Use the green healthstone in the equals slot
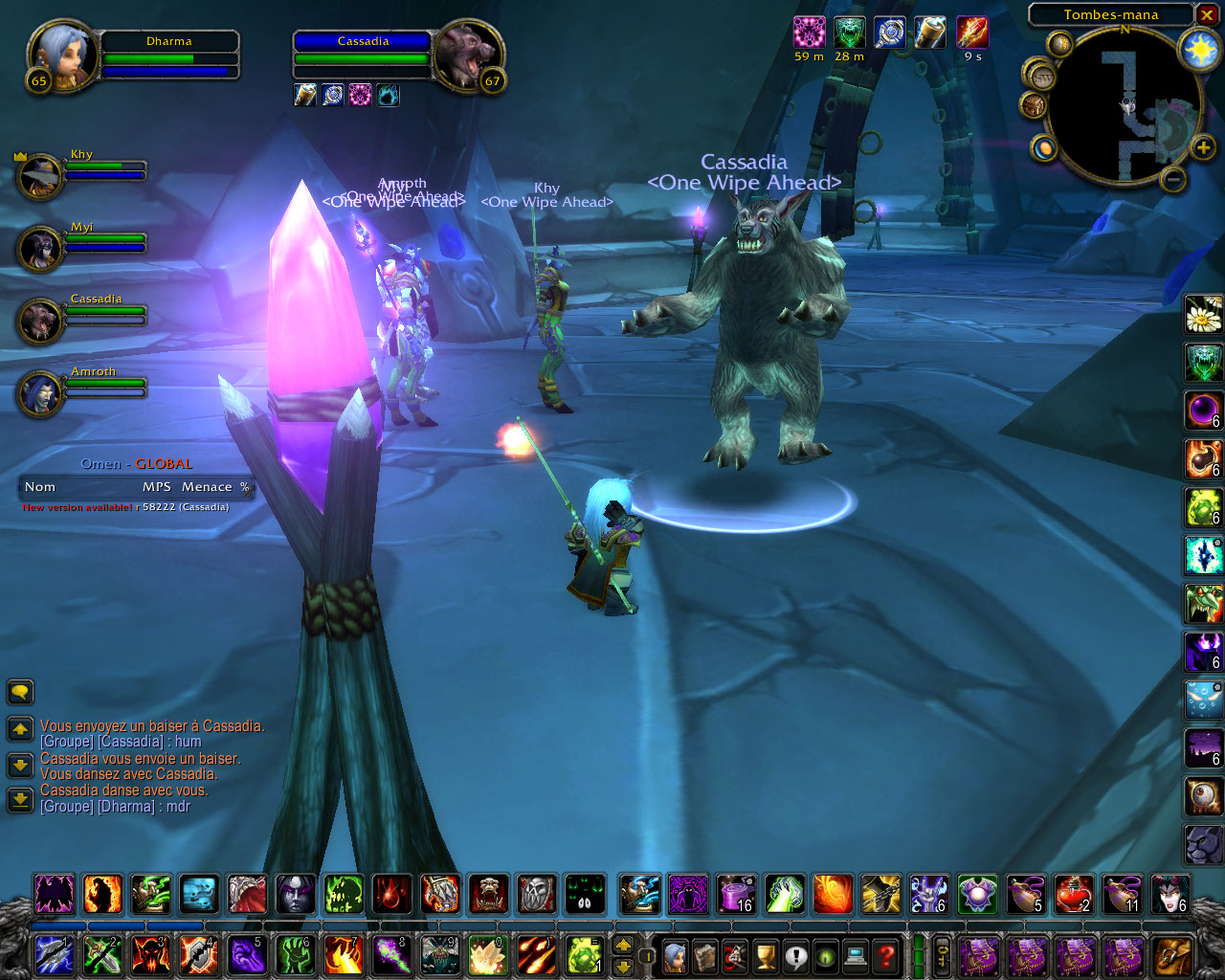 [x=585, y=955]
